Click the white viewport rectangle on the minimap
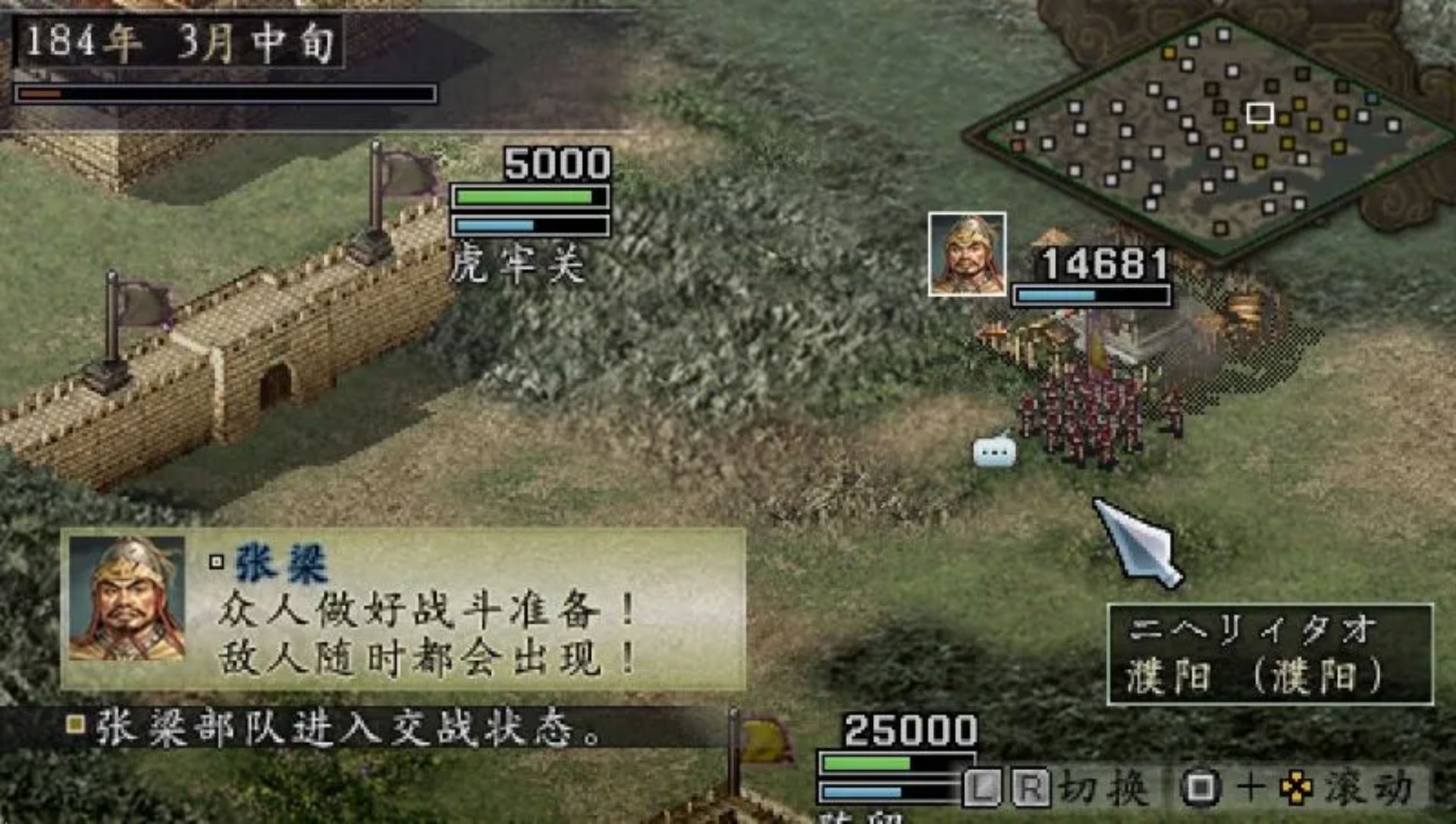 point(1259,112)
